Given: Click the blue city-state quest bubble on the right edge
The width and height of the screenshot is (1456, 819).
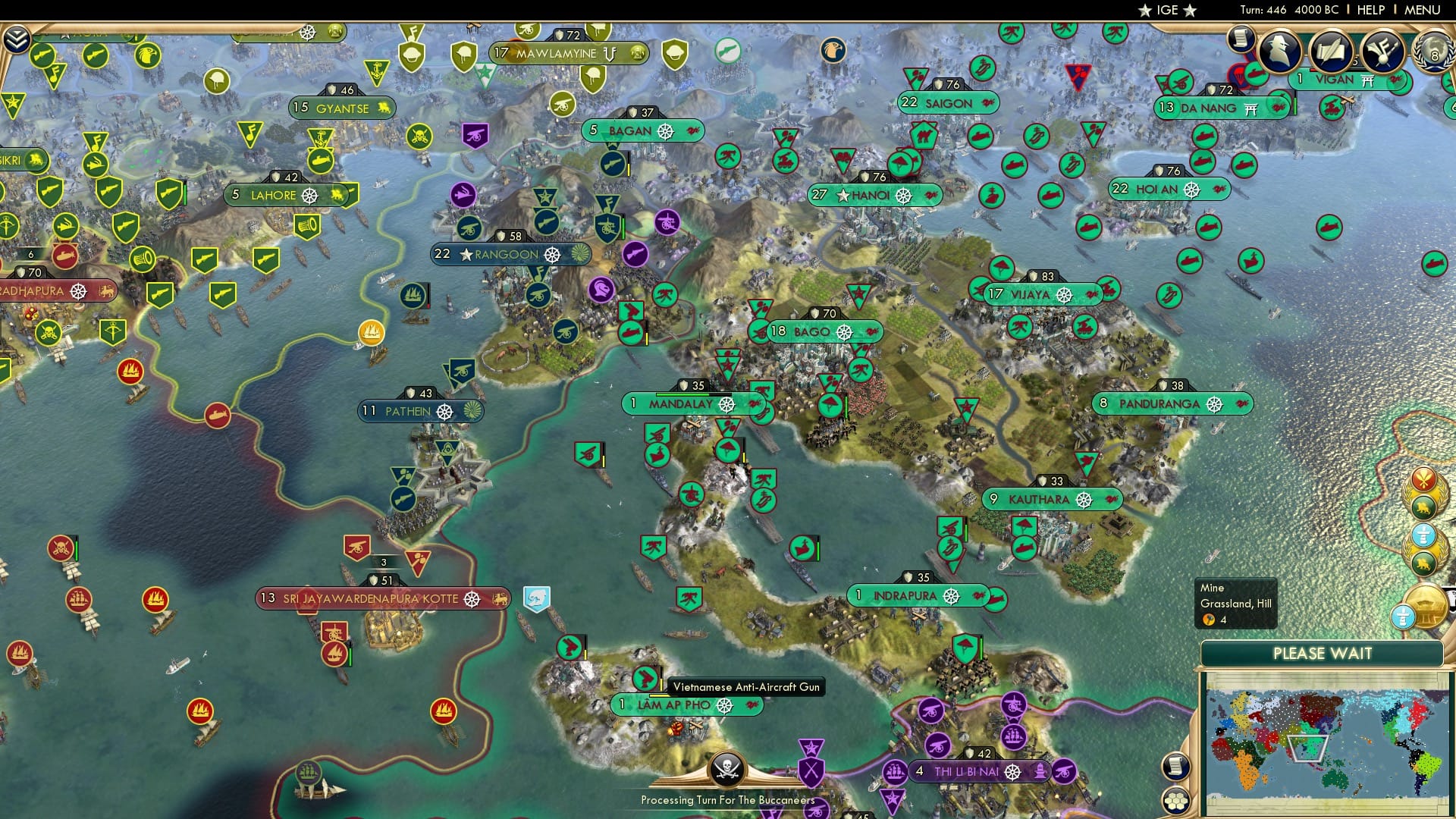Looking at the screenshot, I should 1423,535.
